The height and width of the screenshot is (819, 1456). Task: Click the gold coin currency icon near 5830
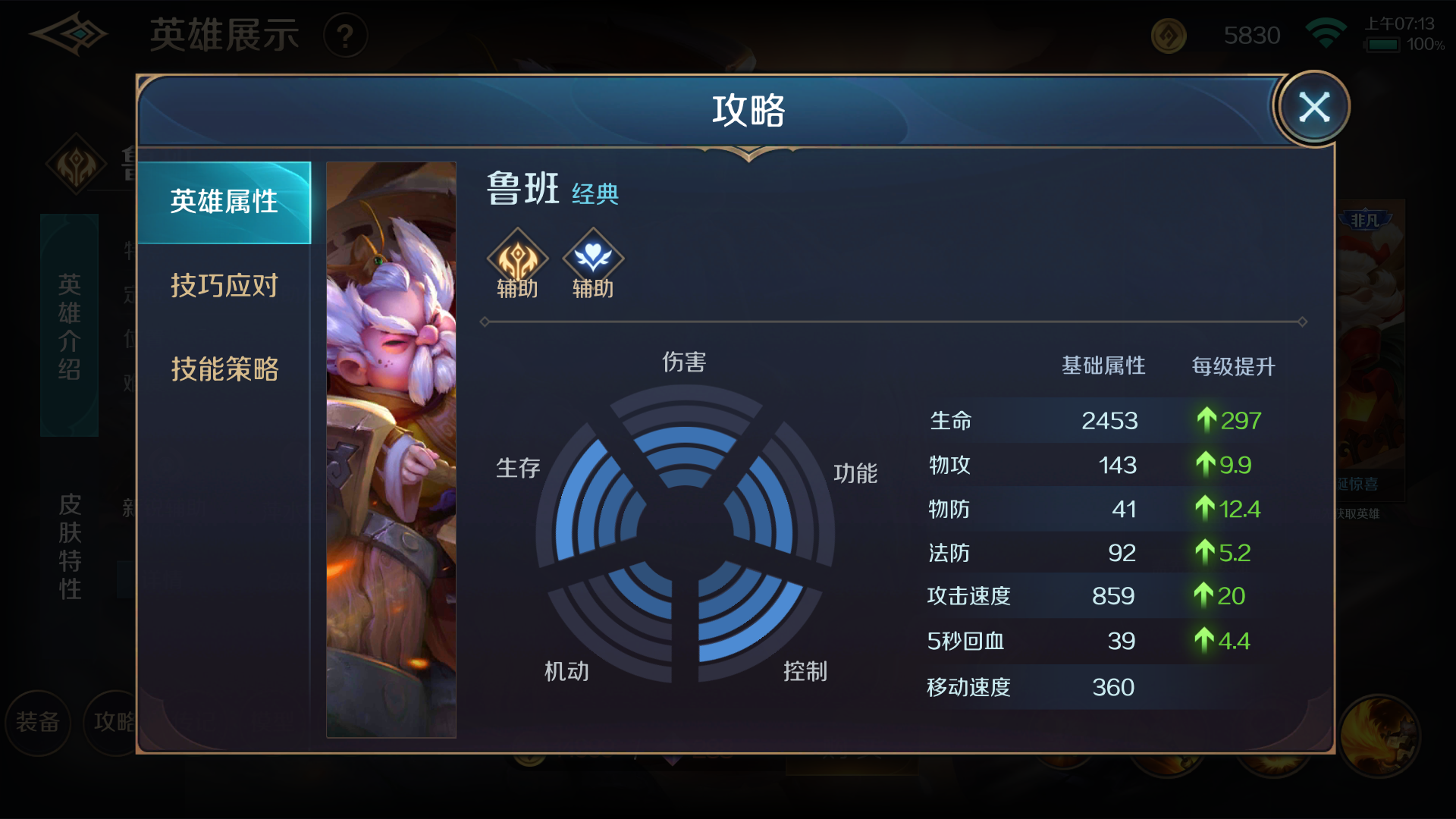tap(1168, 35)
